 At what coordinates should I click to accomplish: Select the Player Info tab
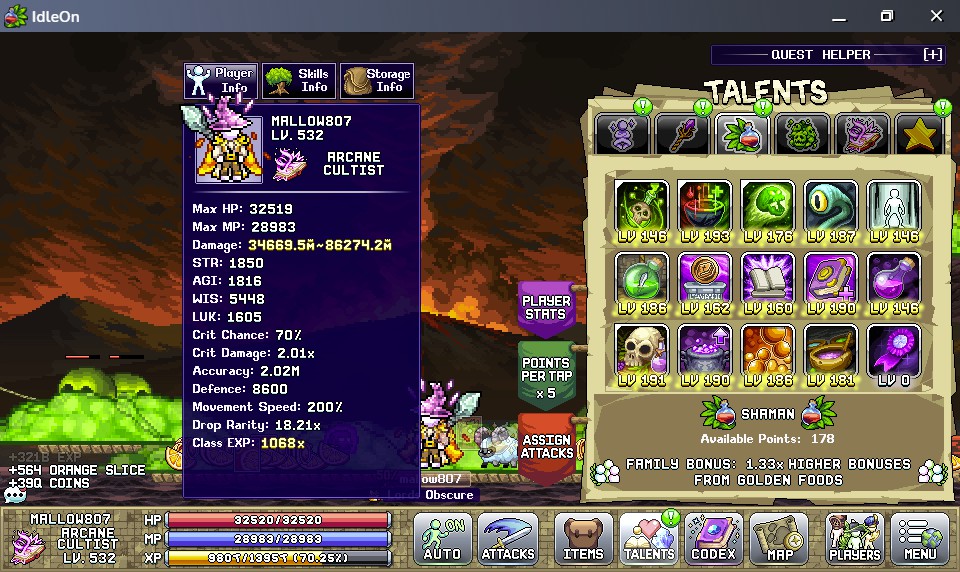[221, 81]
